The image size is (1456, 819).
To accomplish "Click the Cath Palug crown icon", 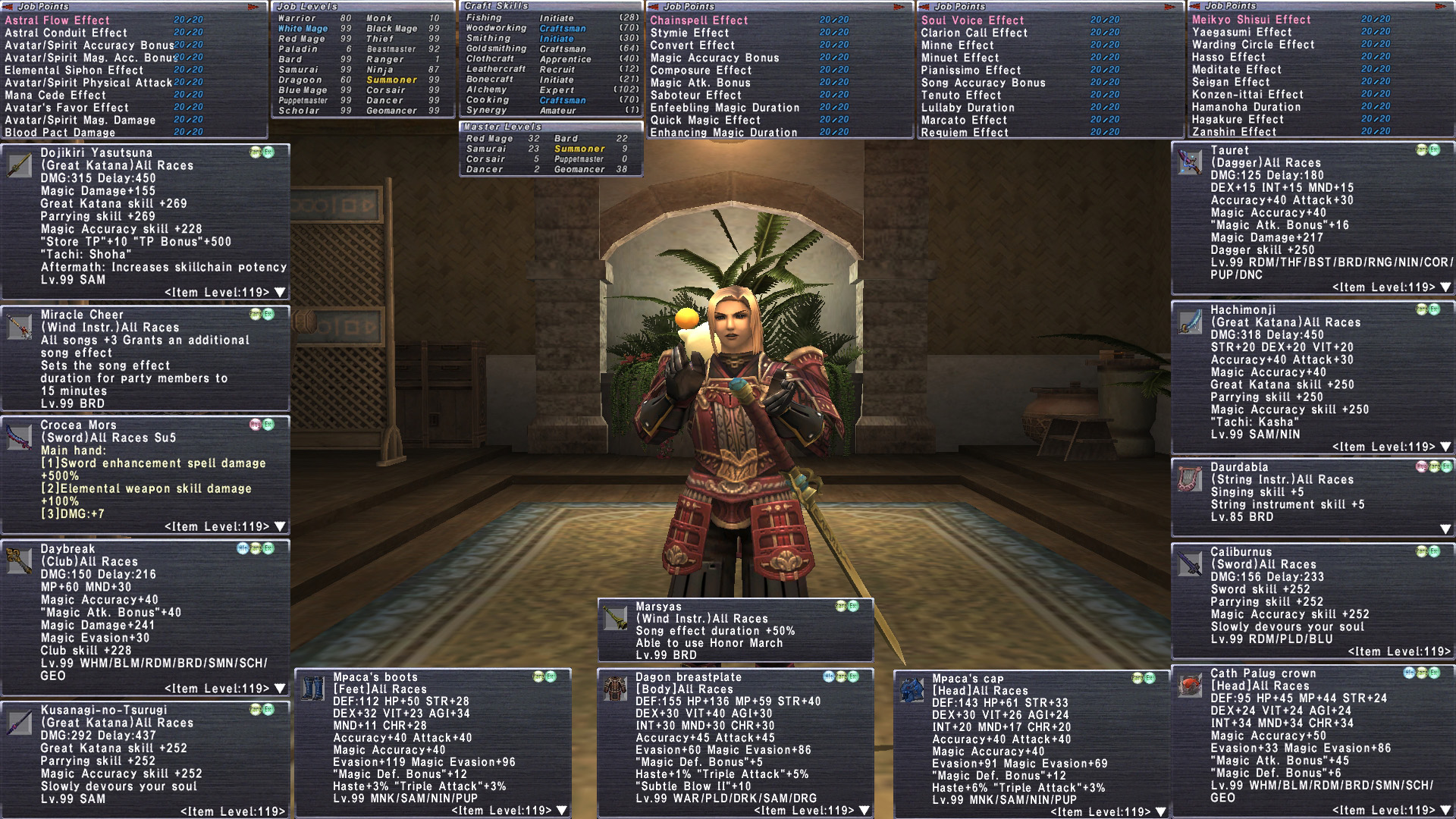I will pos(1189,686).
